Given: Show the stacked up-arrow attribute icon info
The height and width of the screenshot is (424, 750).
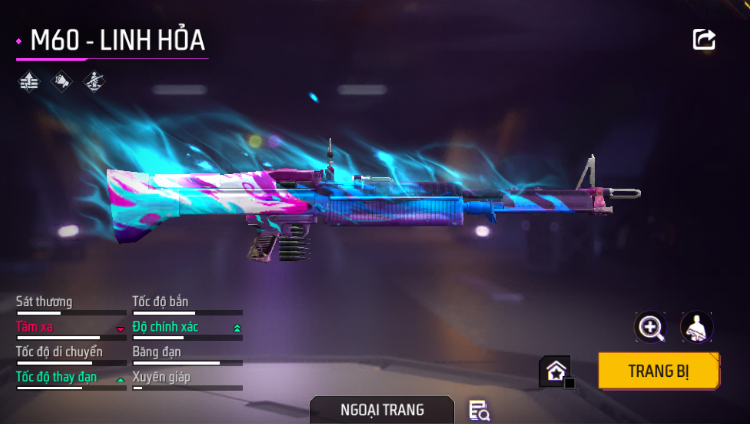Looking at the screenshot, I should pyautogui.click(x=29, y=81).
